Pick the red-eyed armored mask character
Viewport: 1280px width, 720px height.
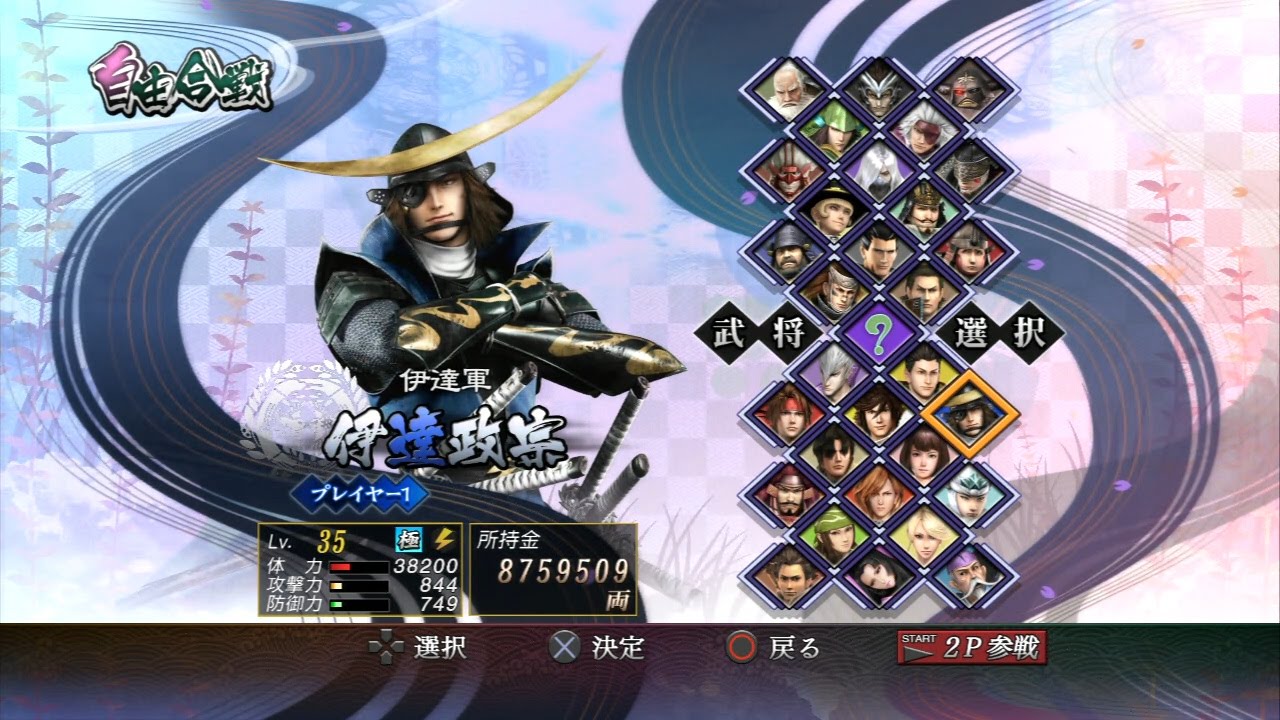pos(968,90)
